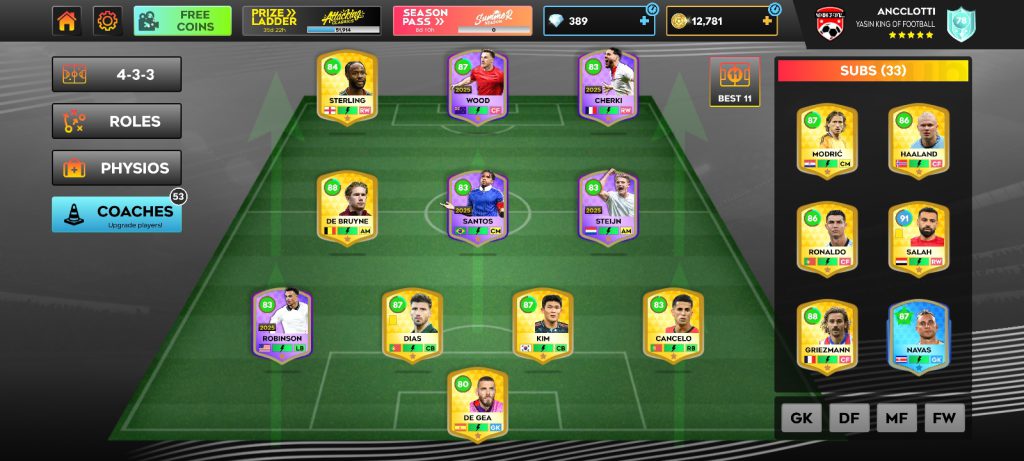Viewport: 1024px width, 461px height.
Task: Go to the home screen icon
Action: click(67, 20)
